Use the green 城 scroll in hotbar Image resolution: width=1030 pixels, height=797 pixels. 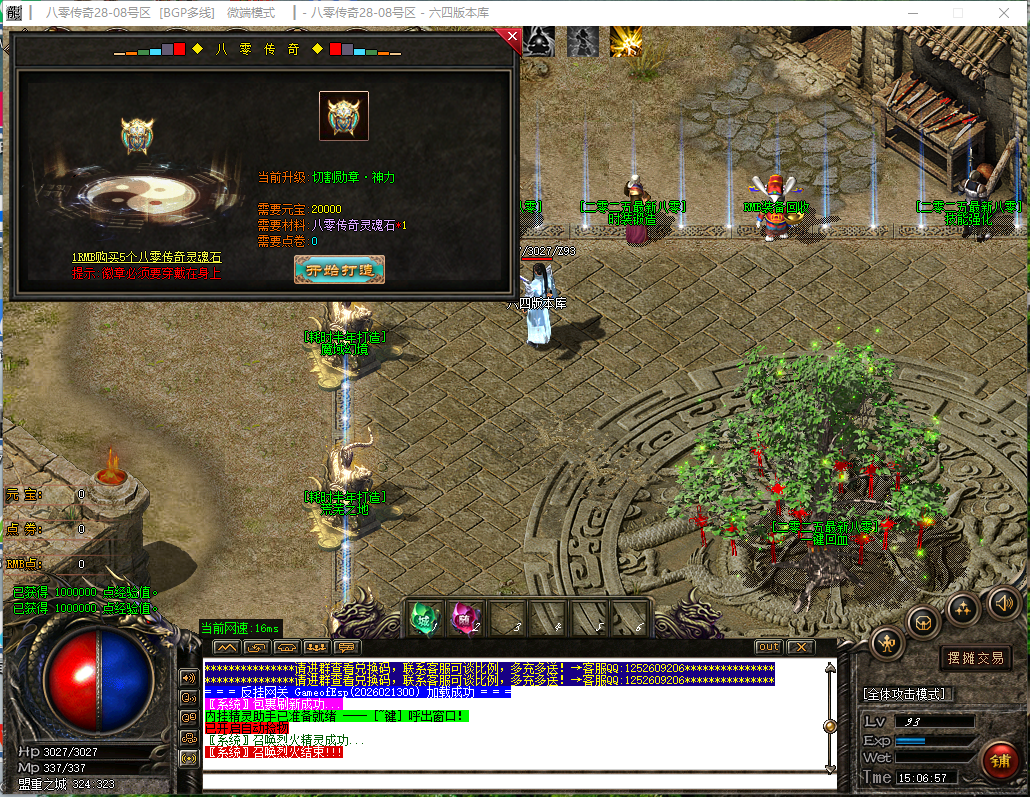tap(425, 618)
